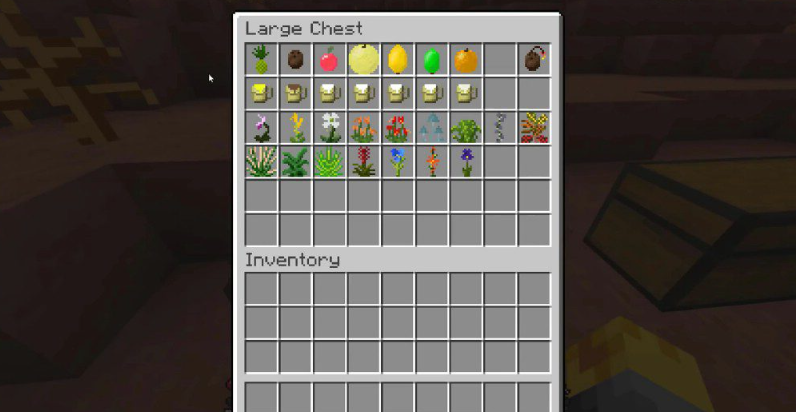
Task: Select the yellow plant with red berries
Action: pyautogui.click(x=534, y=128)
